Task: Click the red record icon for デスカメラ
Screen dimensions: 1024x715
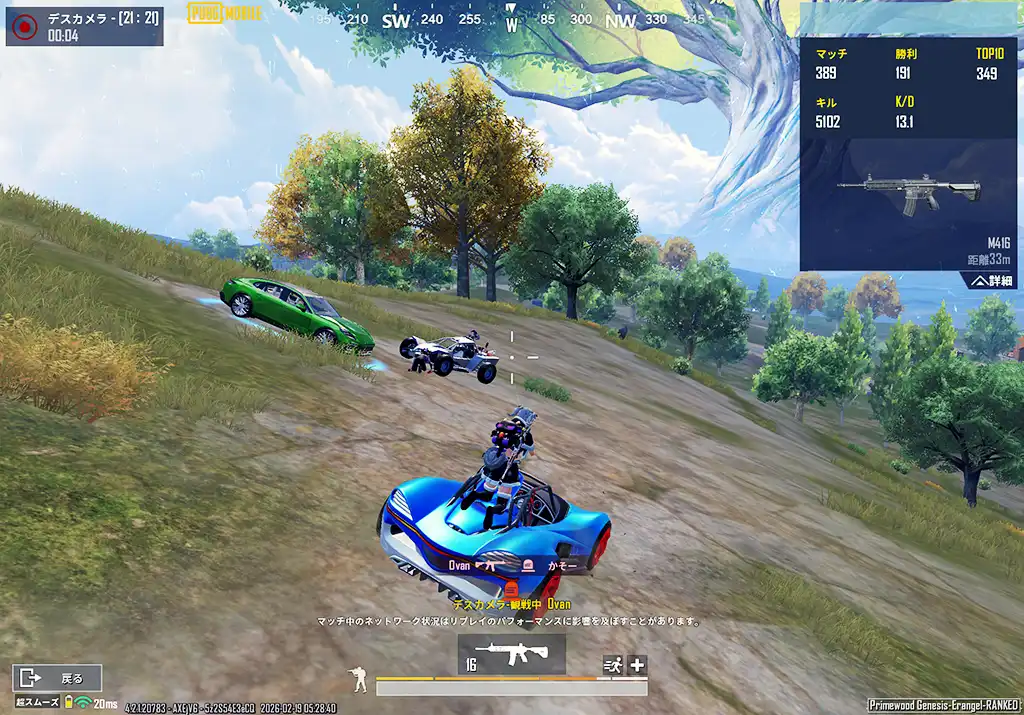Action: pyautogui.click(x=26, y=26)
